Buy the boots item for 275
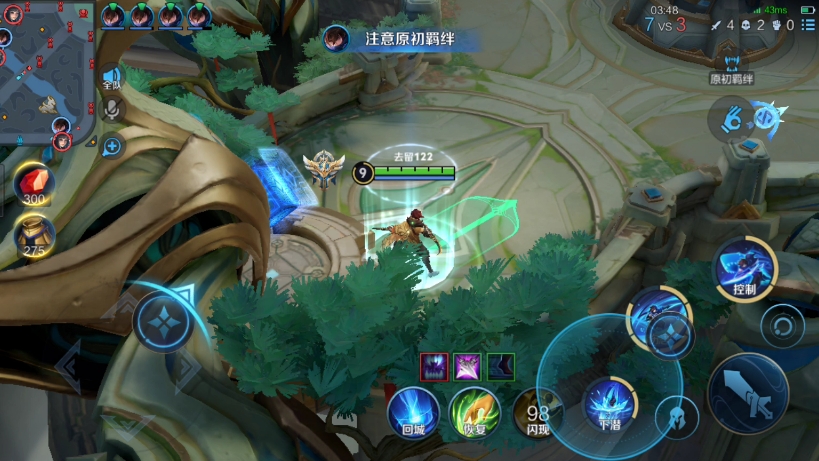The height and width of the screenshot is (461, 819). click(33, 236)
